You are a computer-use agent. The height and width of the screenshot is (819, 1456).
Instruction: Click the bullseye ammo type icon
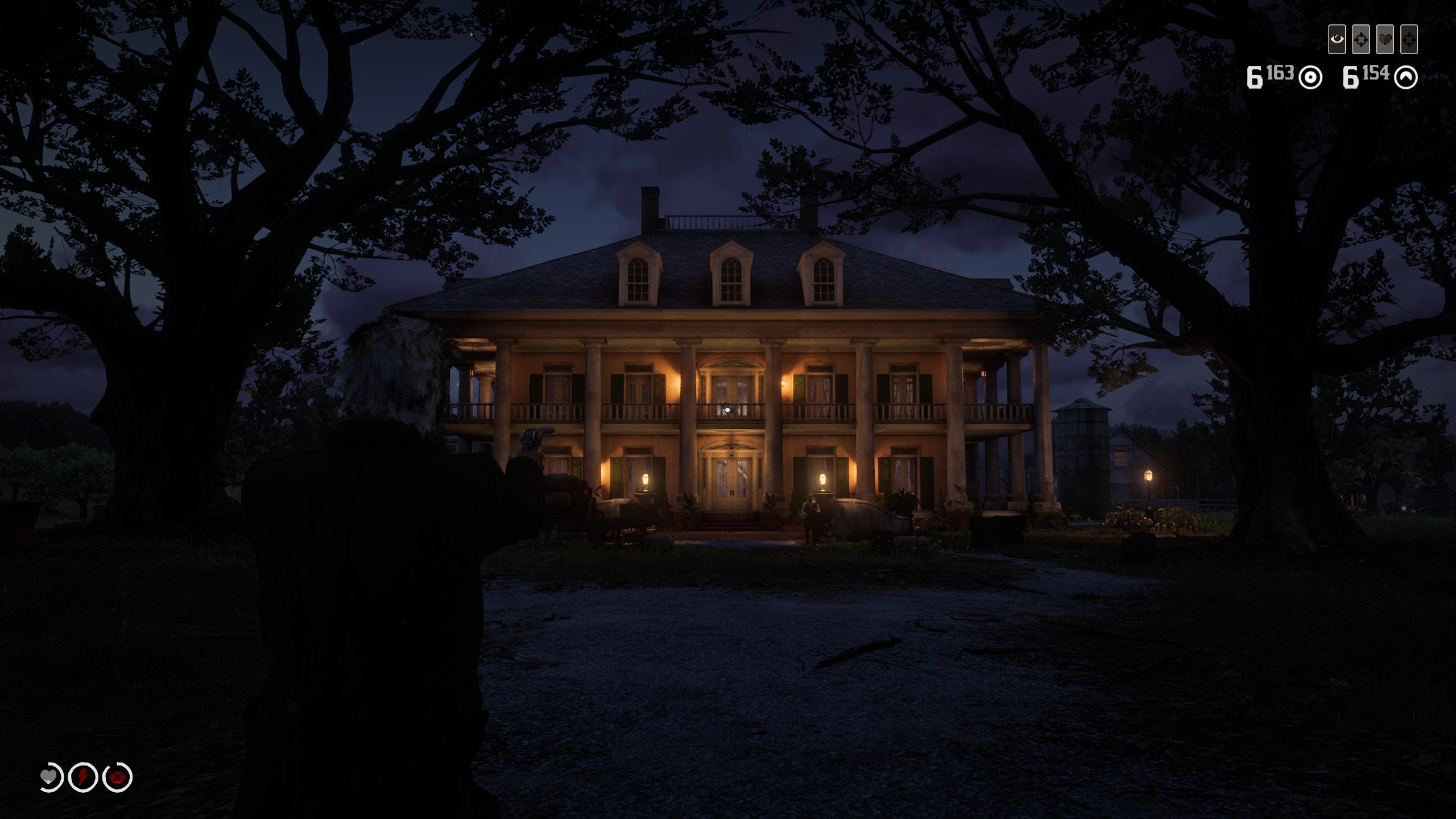(x=1310, y=78)
